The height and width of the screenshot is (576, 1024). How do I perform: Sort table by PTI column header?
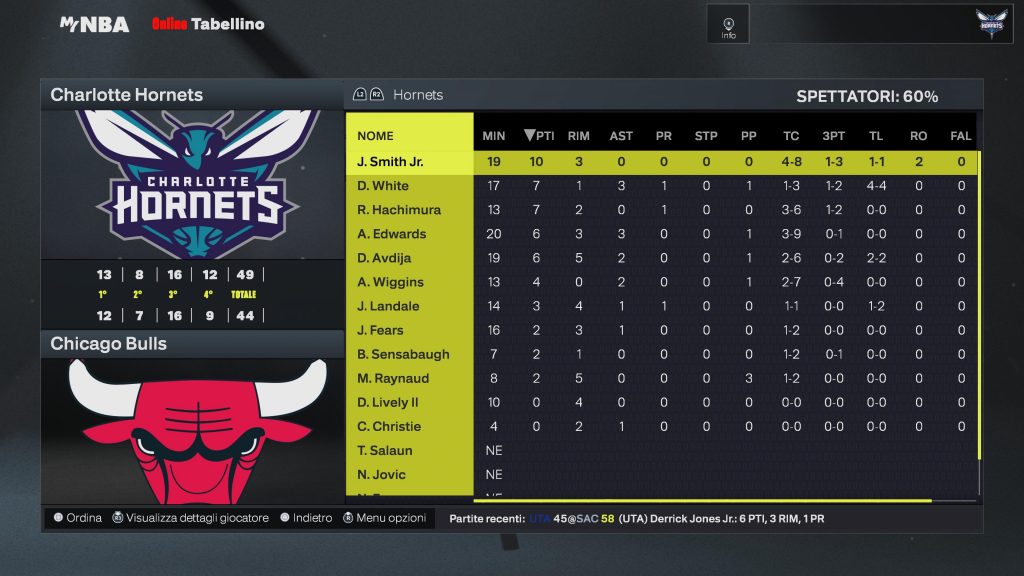(539, 136)
